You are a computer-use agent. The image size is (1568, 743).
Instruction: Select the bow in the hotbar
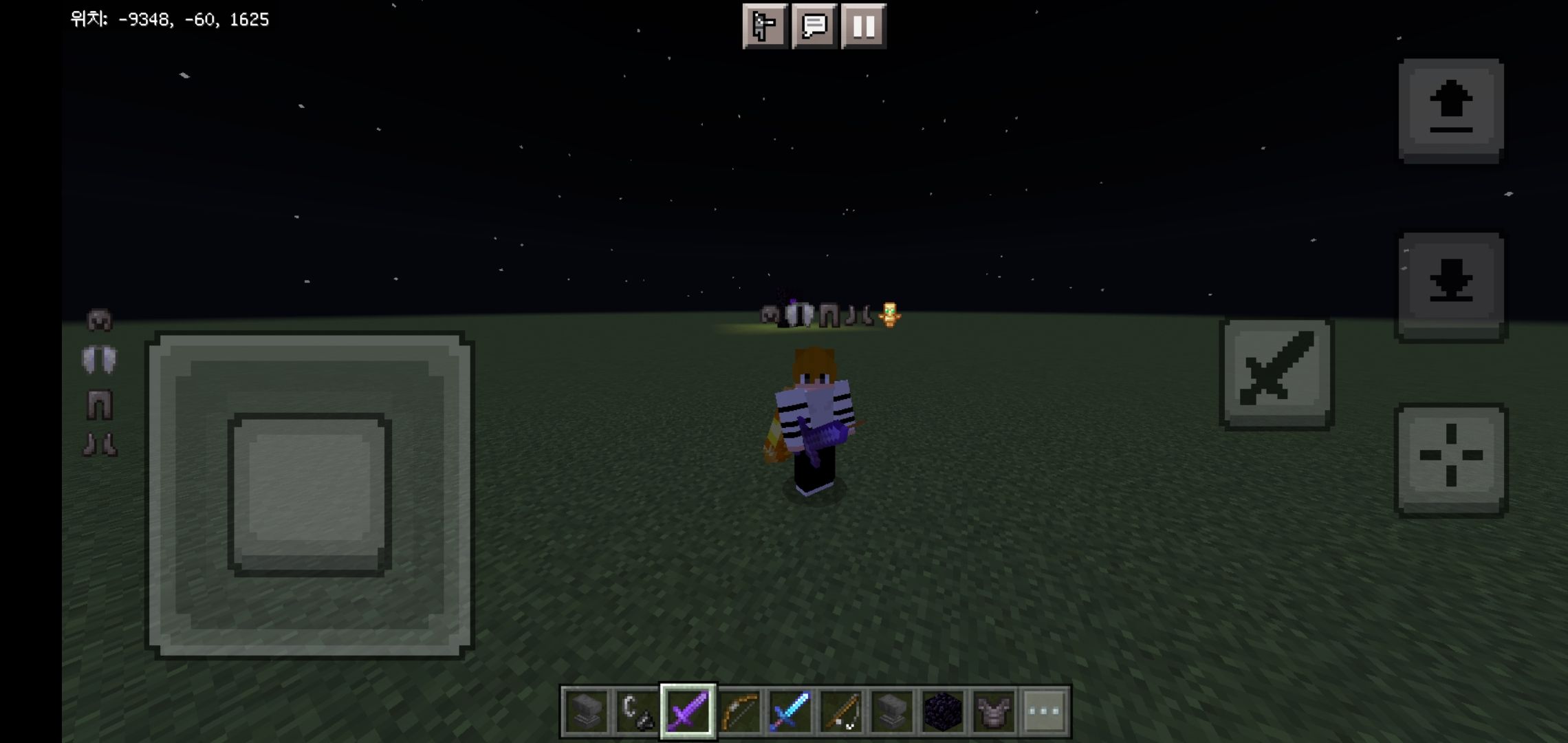(x=739, y=711)
